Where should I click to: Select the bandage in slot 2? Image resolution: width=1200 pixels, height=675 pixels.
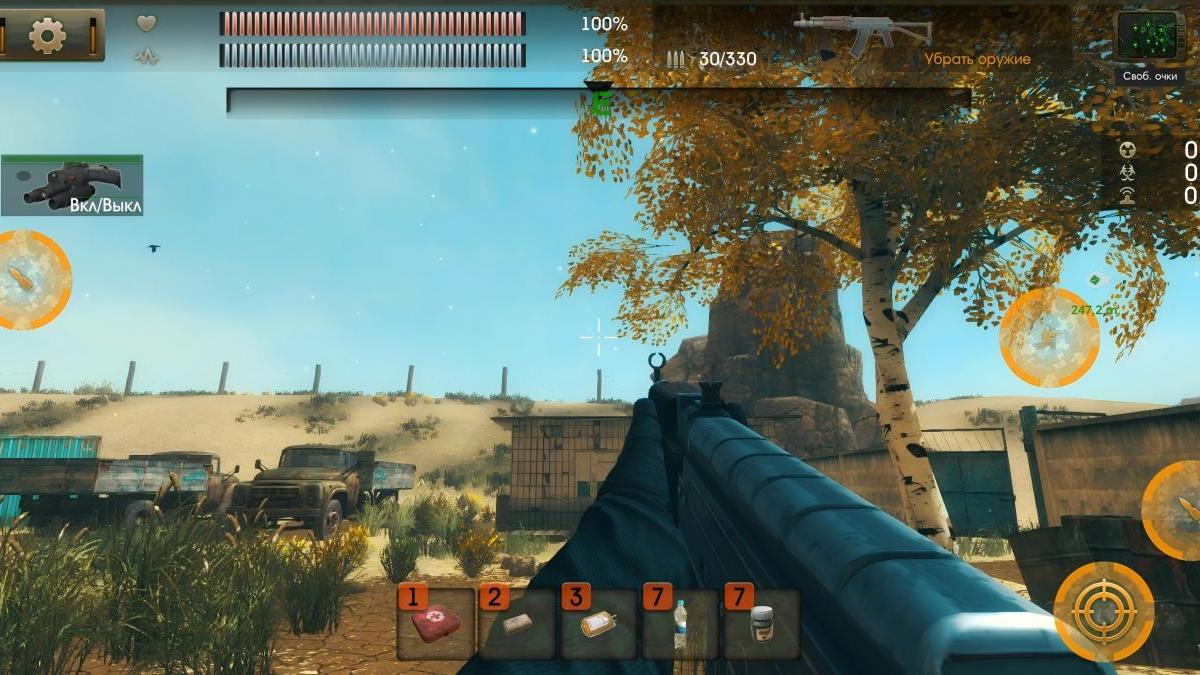(x=517, y=624)
